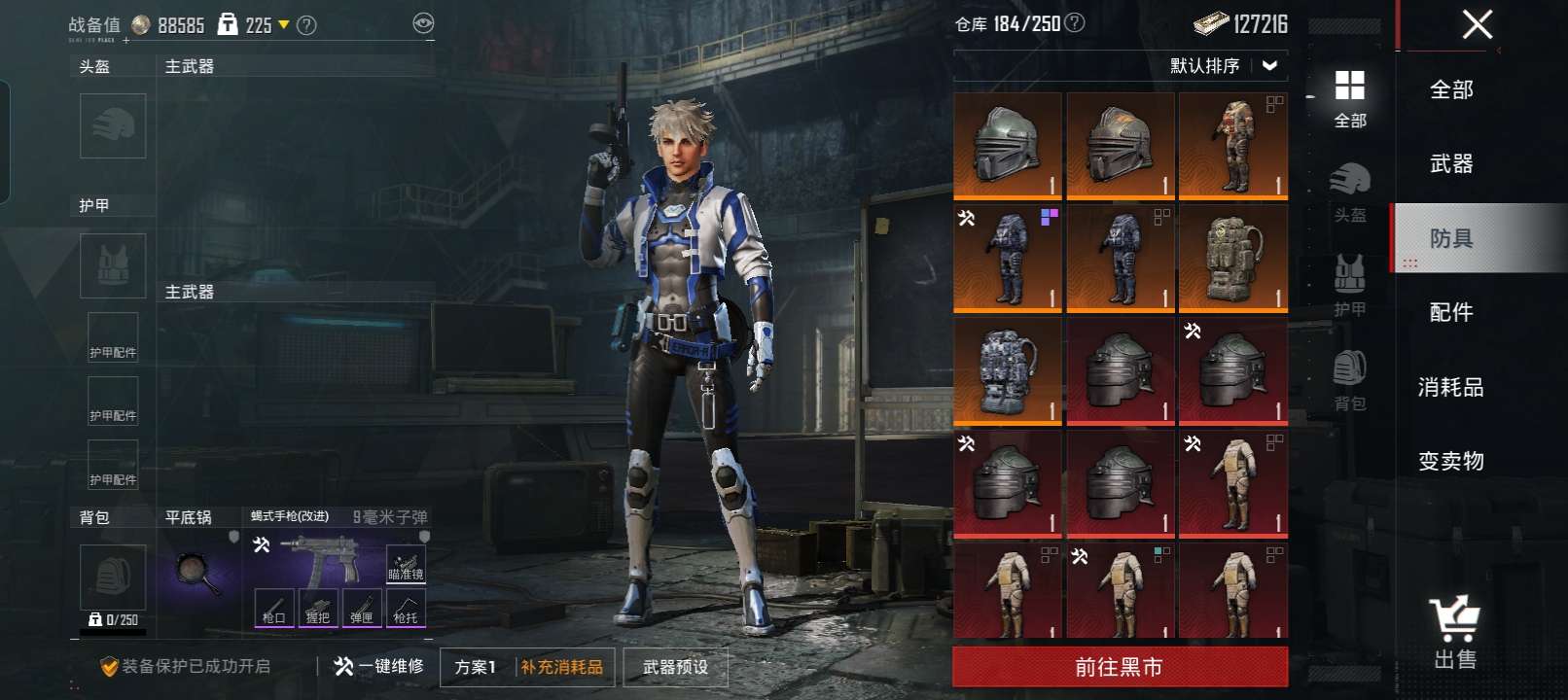Open the 配件 attachments category
The width and height of the screenshot is (1568, 700).
tap(1451, 312)
